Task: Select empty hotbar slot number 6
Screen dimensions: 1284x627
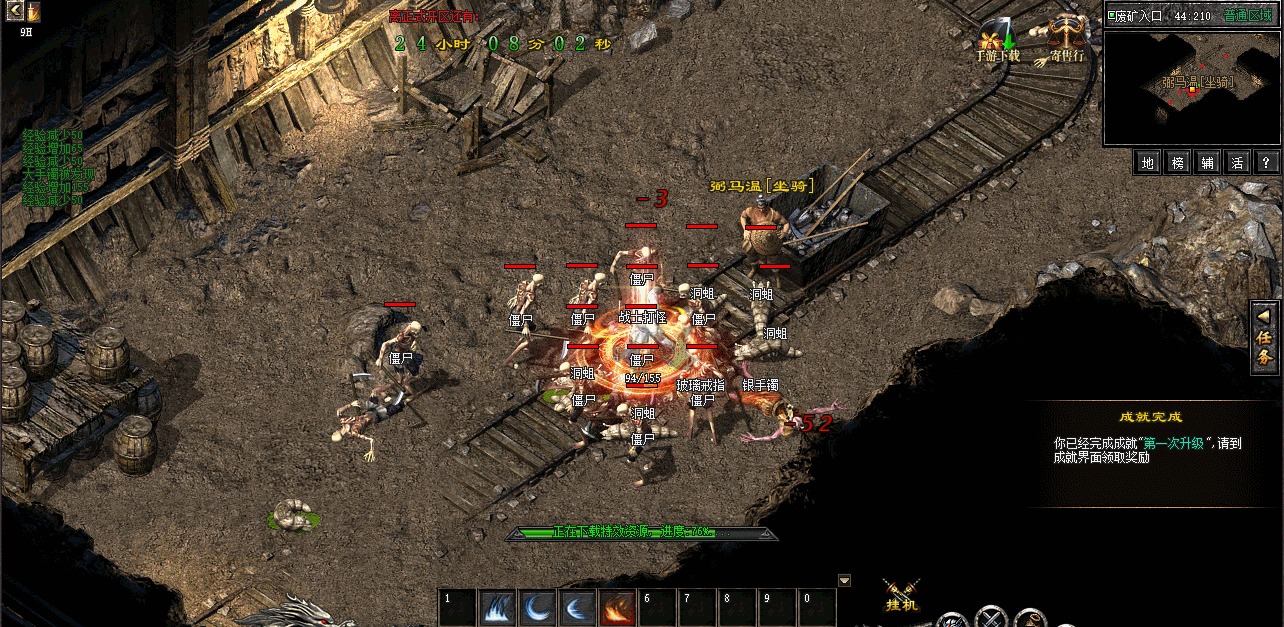Action: [657, 607]
